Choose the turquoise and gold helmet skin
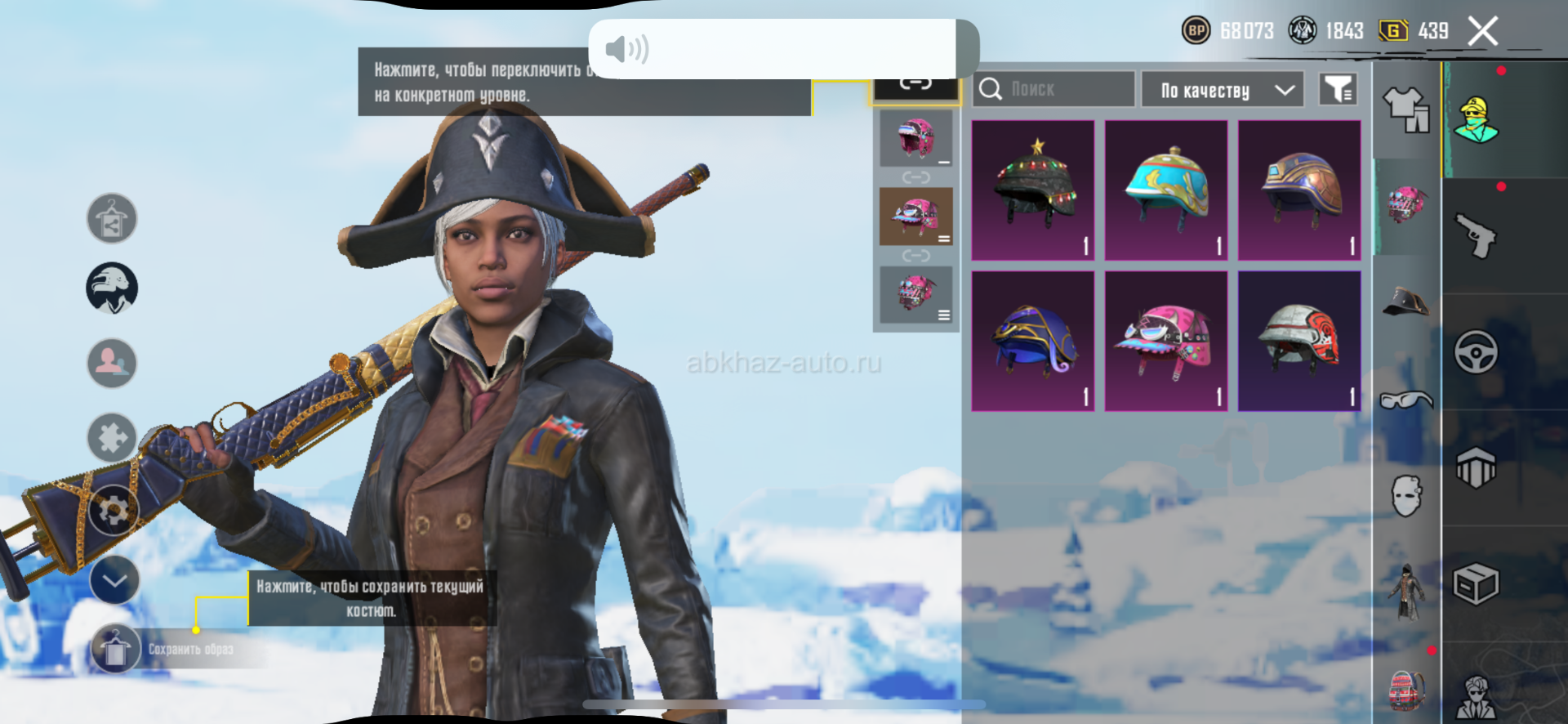The image size is (1568, 724). pos(1166,190)
